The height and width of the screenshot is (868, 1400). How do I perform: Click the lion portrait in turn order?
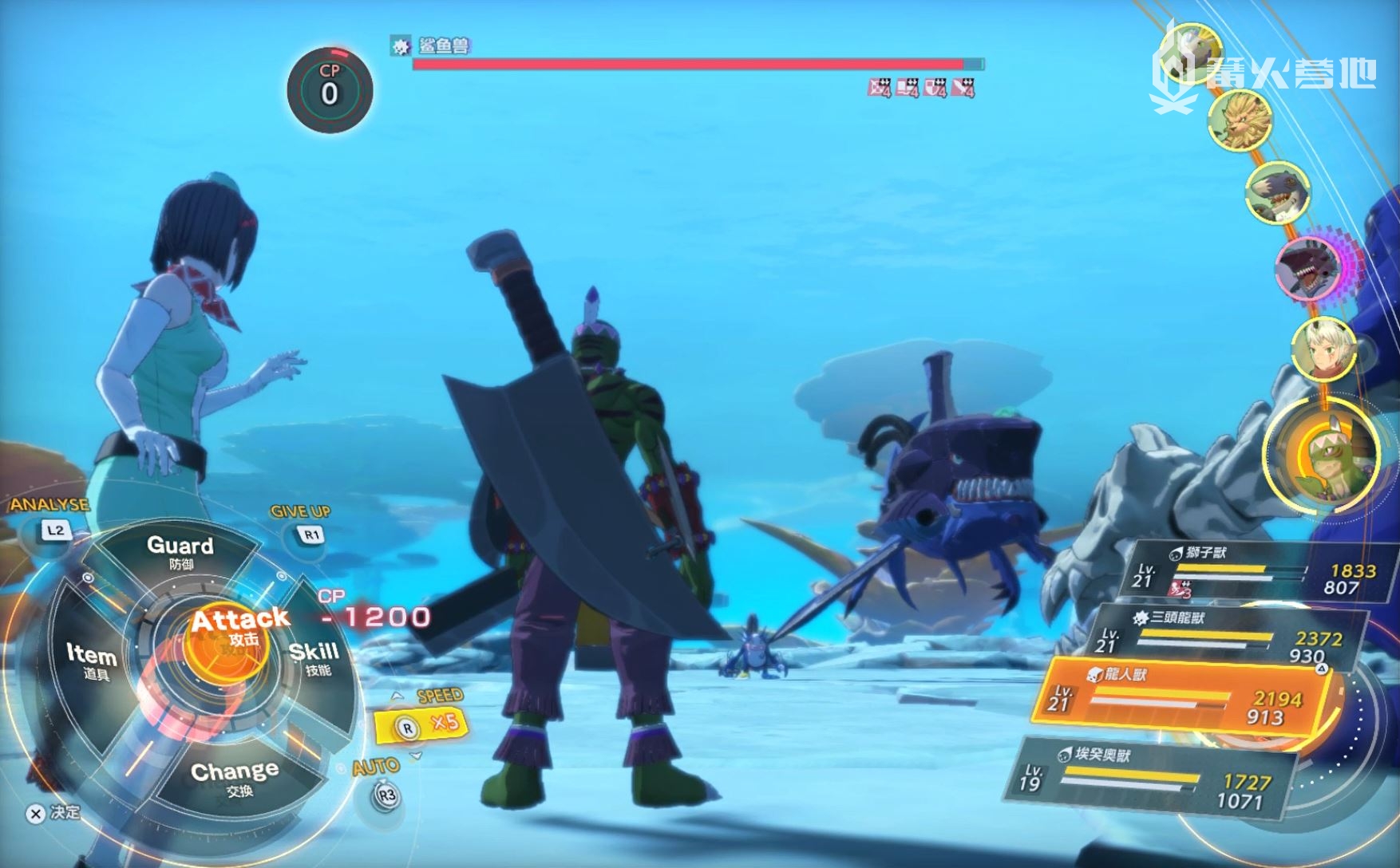tap(1240, 120)
